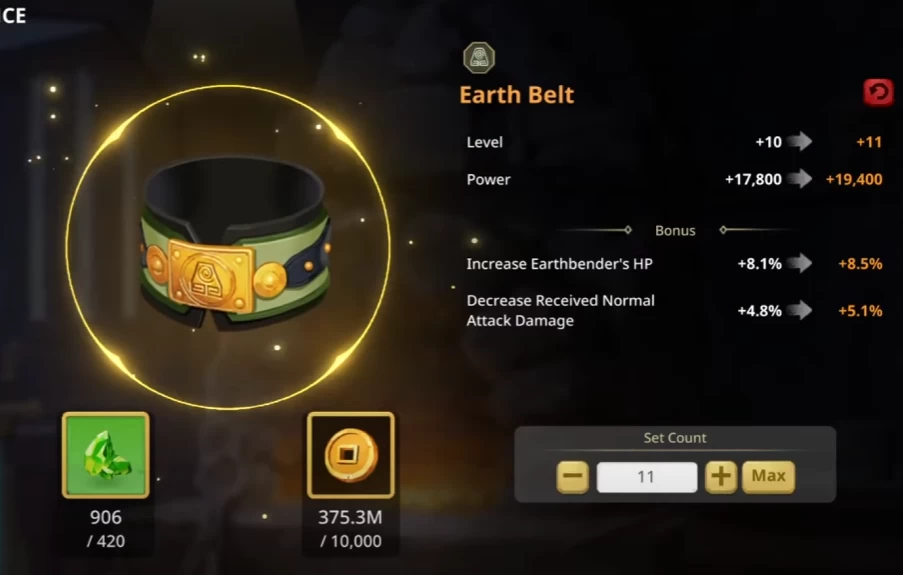Click the set count number field

click(x=646, y=477)
